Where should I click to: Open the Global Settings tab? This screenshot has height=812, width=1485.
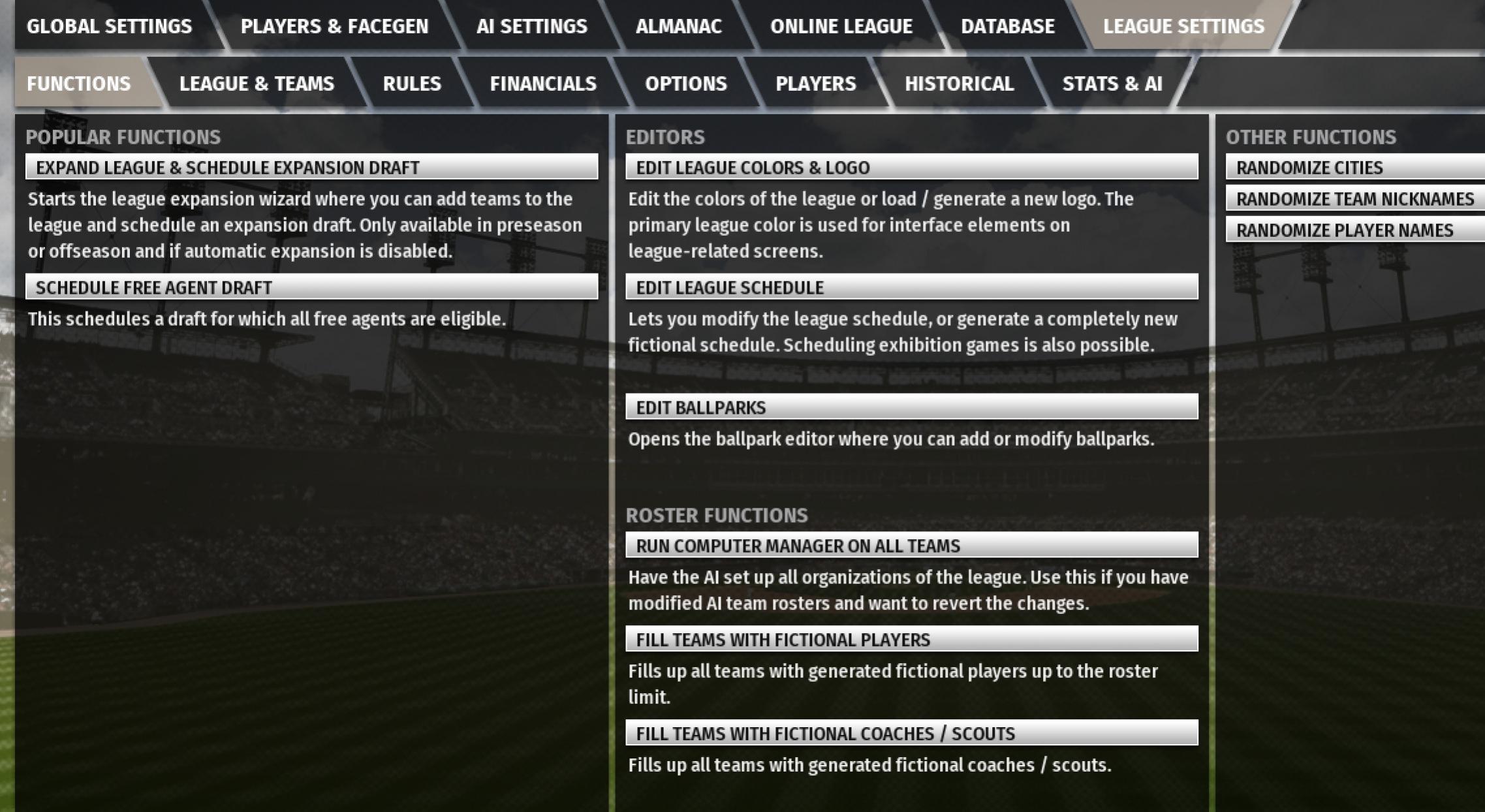[x=109, y=26]
